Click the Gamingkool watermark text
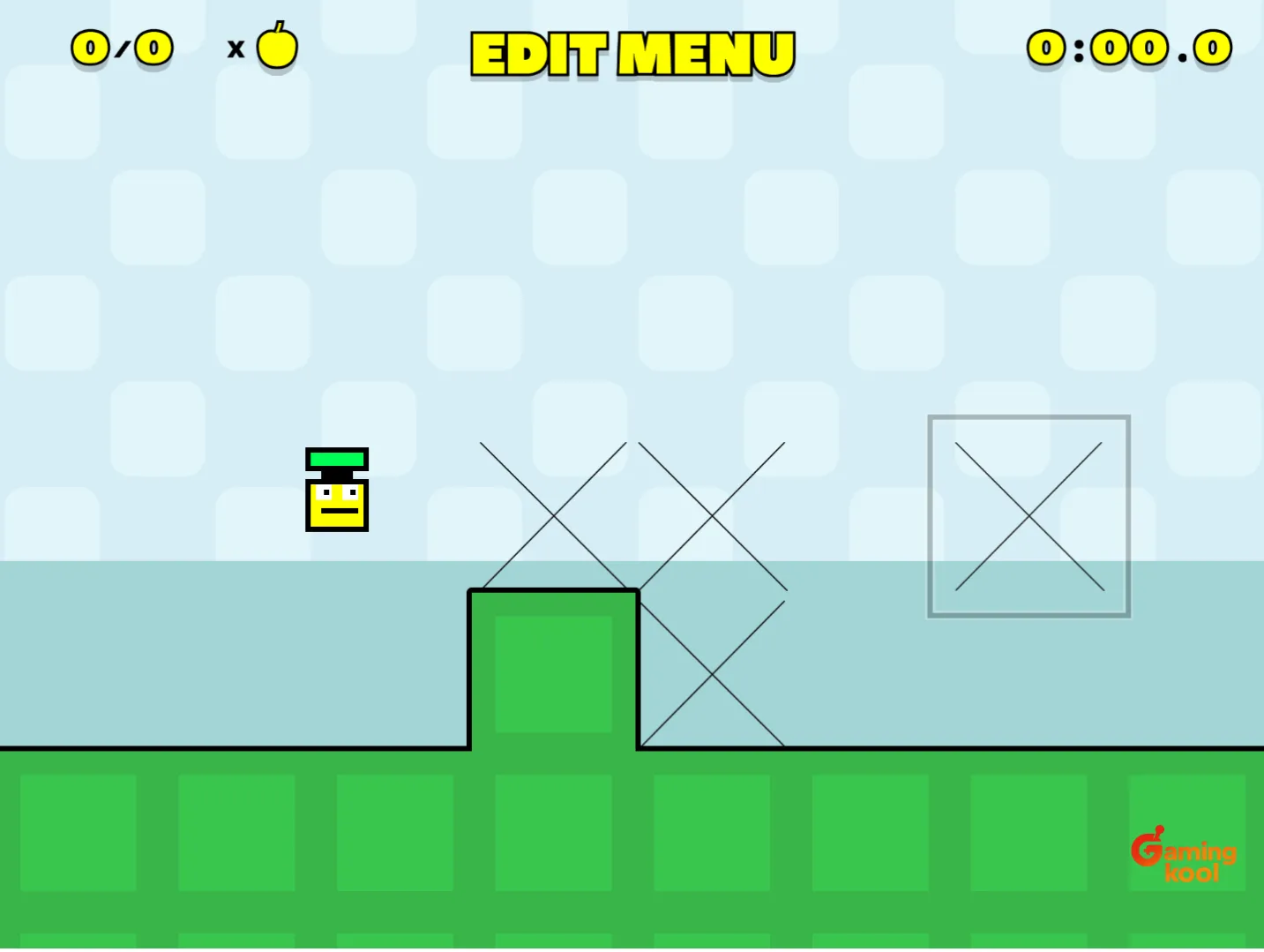The height and width of the screenshot is (952, 1264). pyautogui.click(x=1195, y=858)
